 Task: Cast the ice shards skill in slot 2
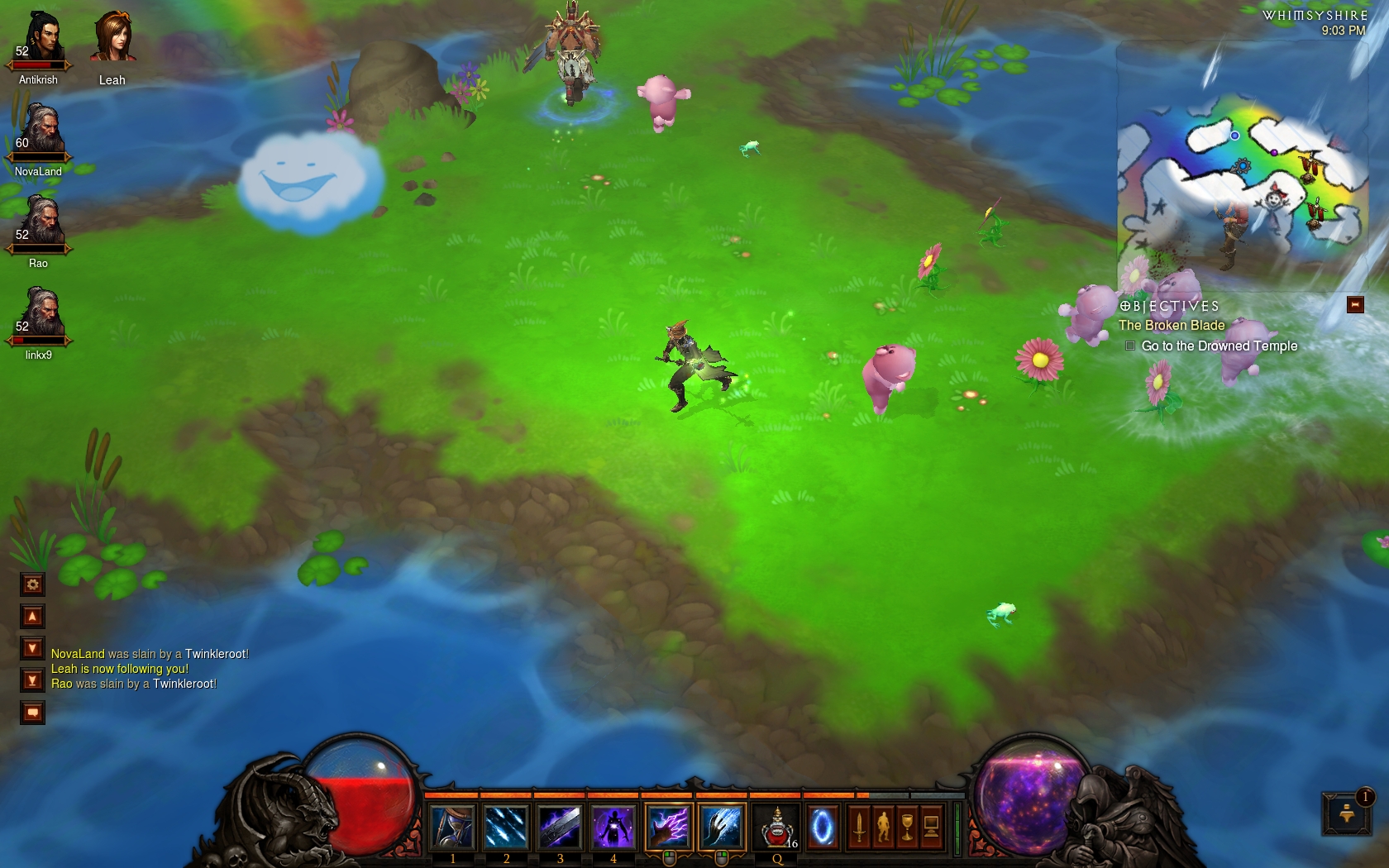tap(506, 827)
